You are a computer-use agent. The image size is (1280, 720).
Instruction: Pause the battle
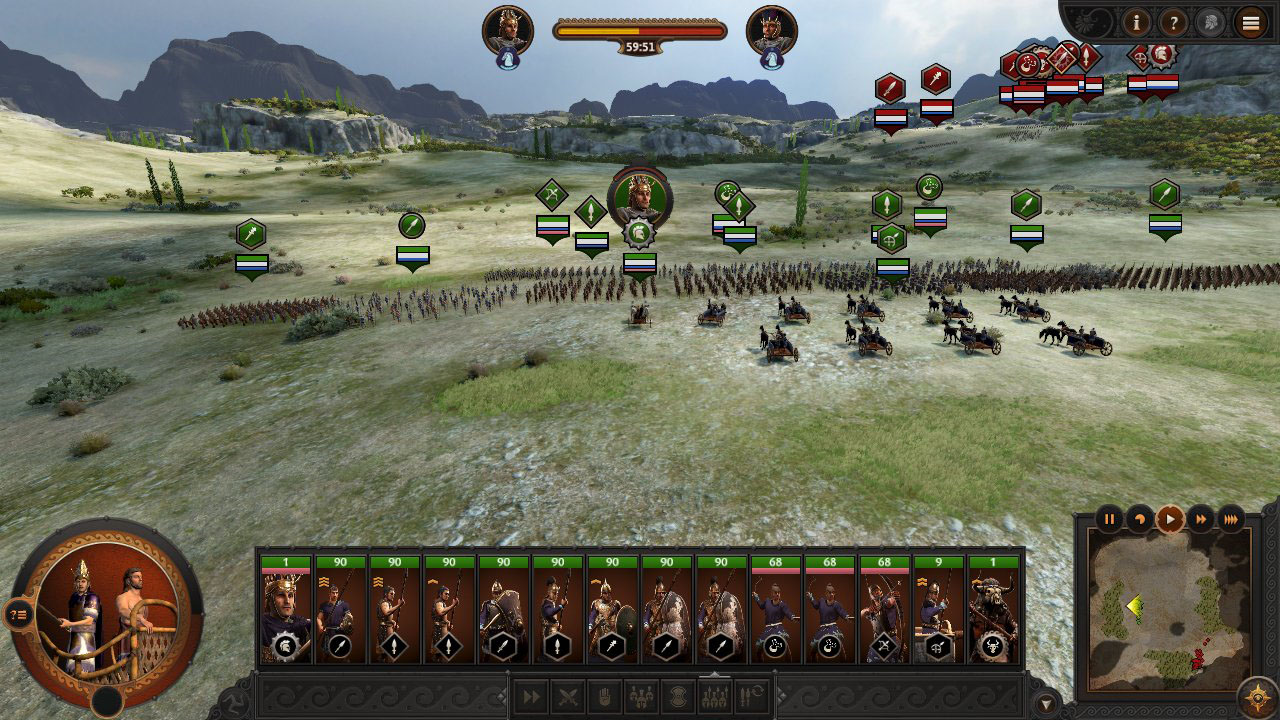point(1109,519)
